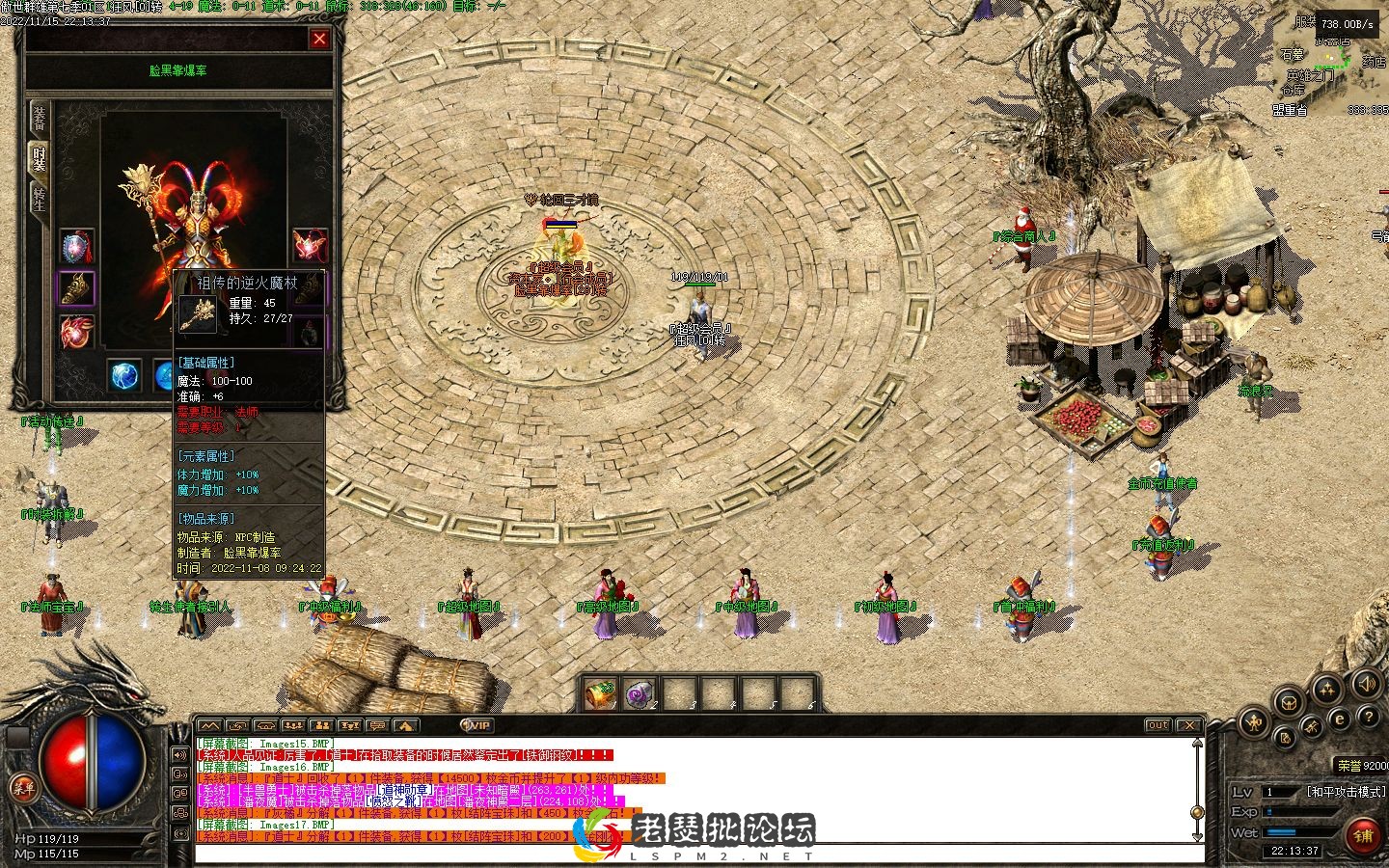Open the help question mark button
This screenshot has width=1389, height=868.
tap(1369, 718)
